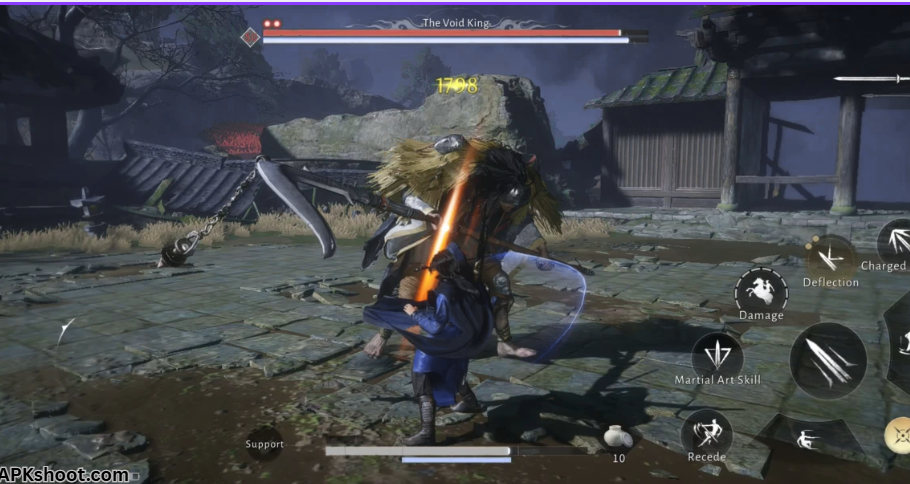
Task: Tap the Recede dodge button
Action: [706, 433]
